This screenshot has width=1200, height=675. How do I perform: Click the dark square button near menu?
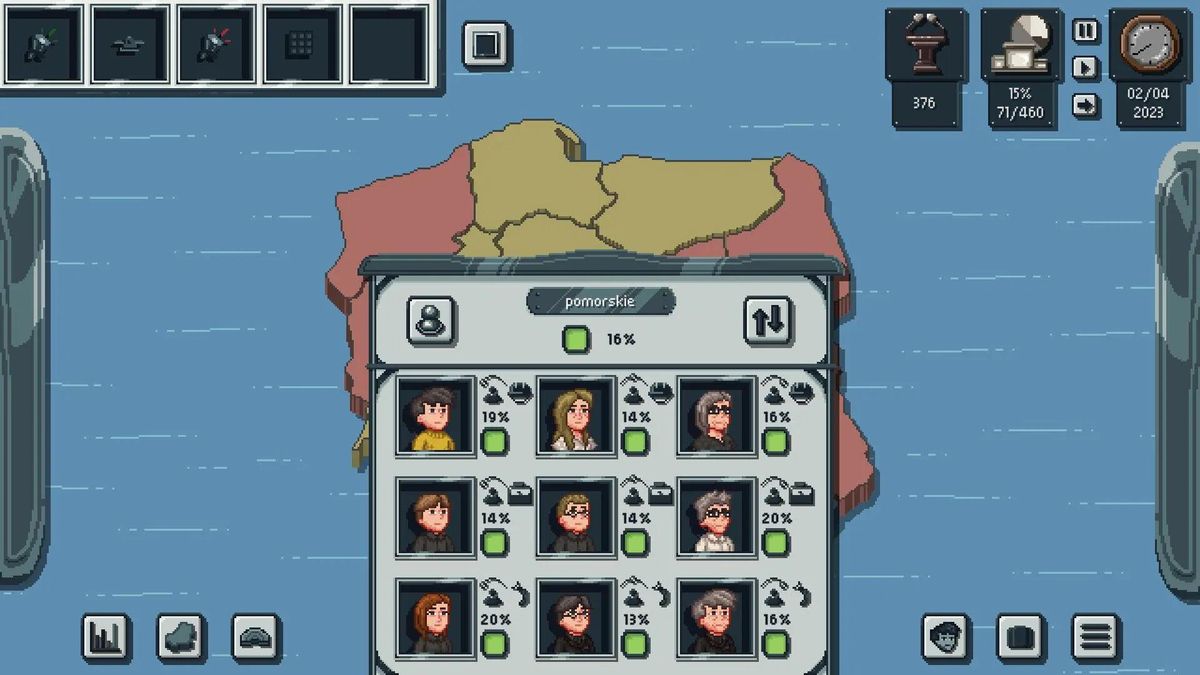coord(1021,637)
